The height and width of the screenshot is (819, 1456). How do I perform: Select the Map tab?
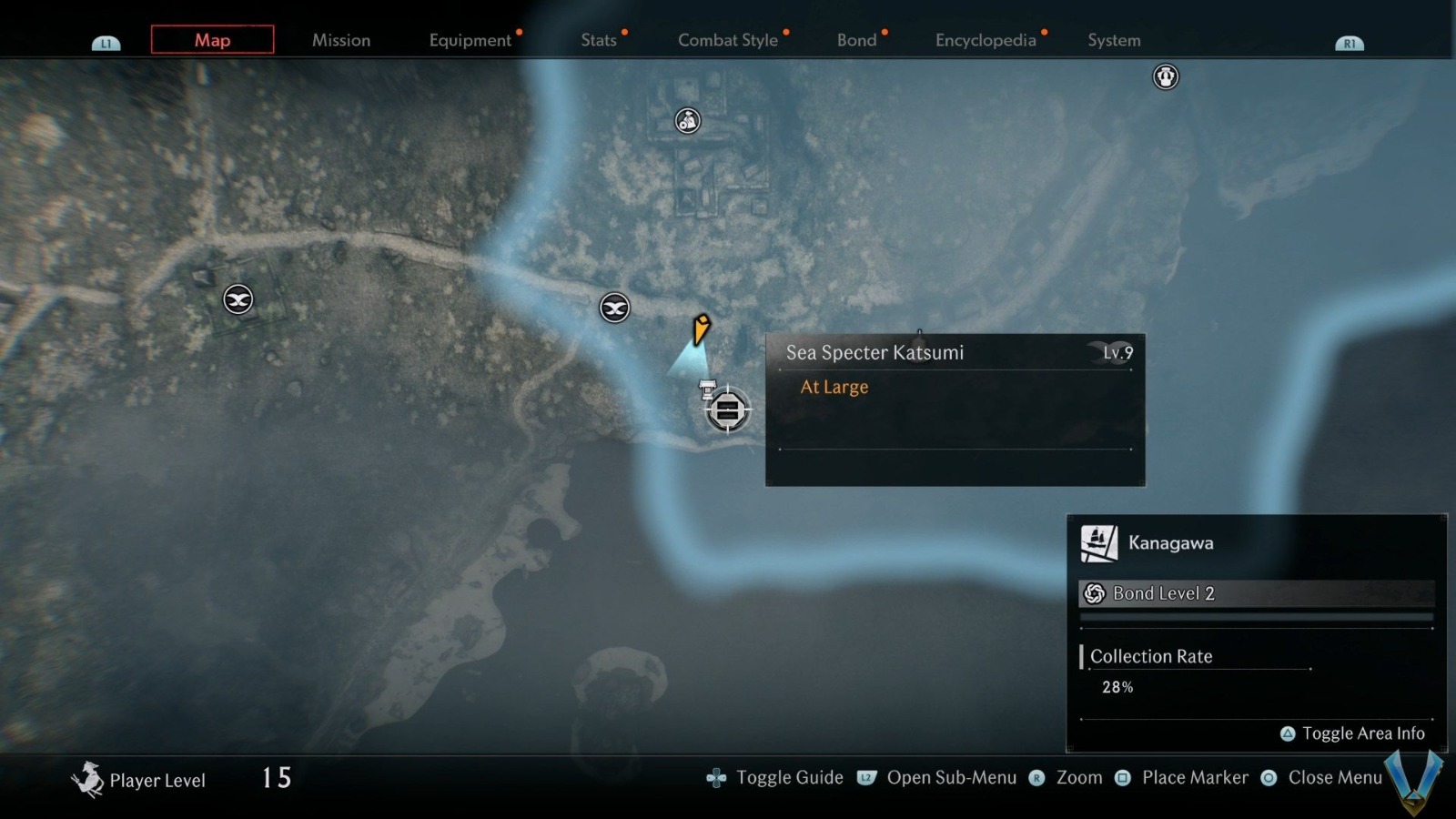click(212, 40)
